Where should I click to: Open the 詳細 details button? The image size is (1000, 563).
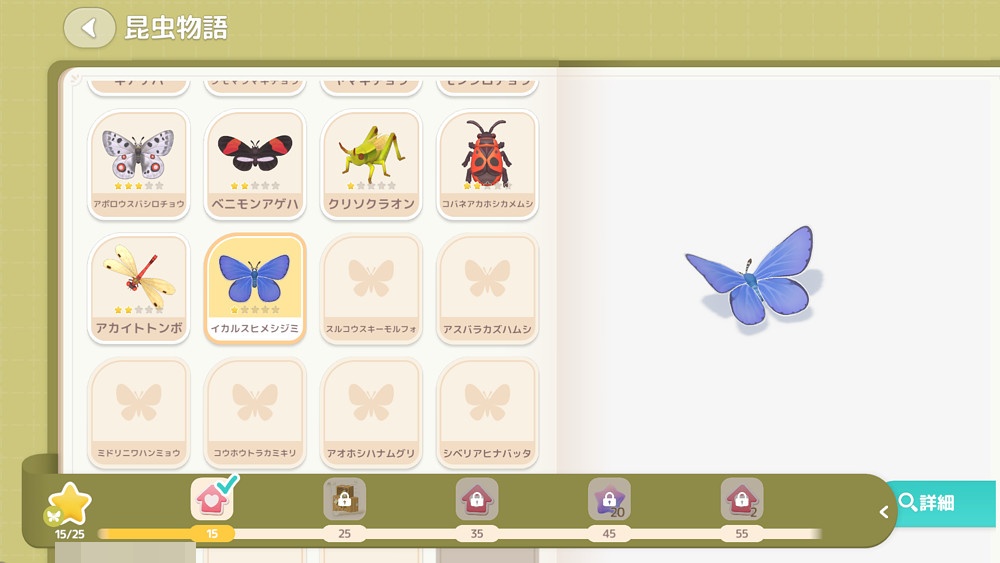(x=939, y=503)
